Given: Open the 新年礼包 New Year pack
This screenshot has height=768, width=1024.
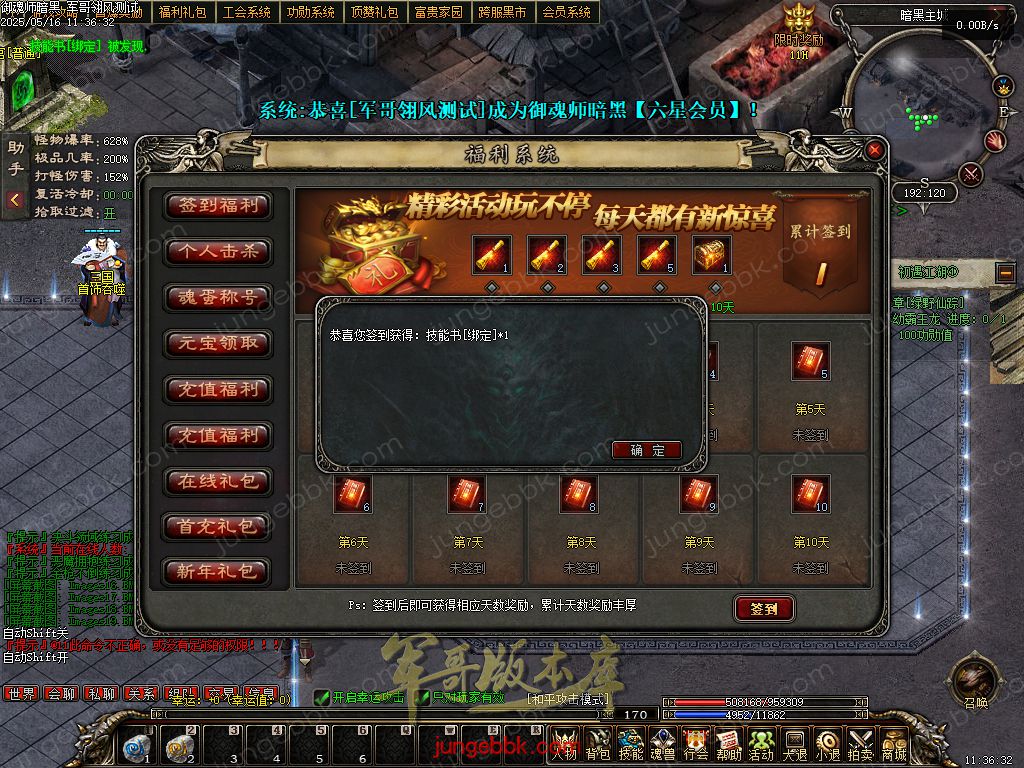Looking at the screenshot, I should (218, 572).
